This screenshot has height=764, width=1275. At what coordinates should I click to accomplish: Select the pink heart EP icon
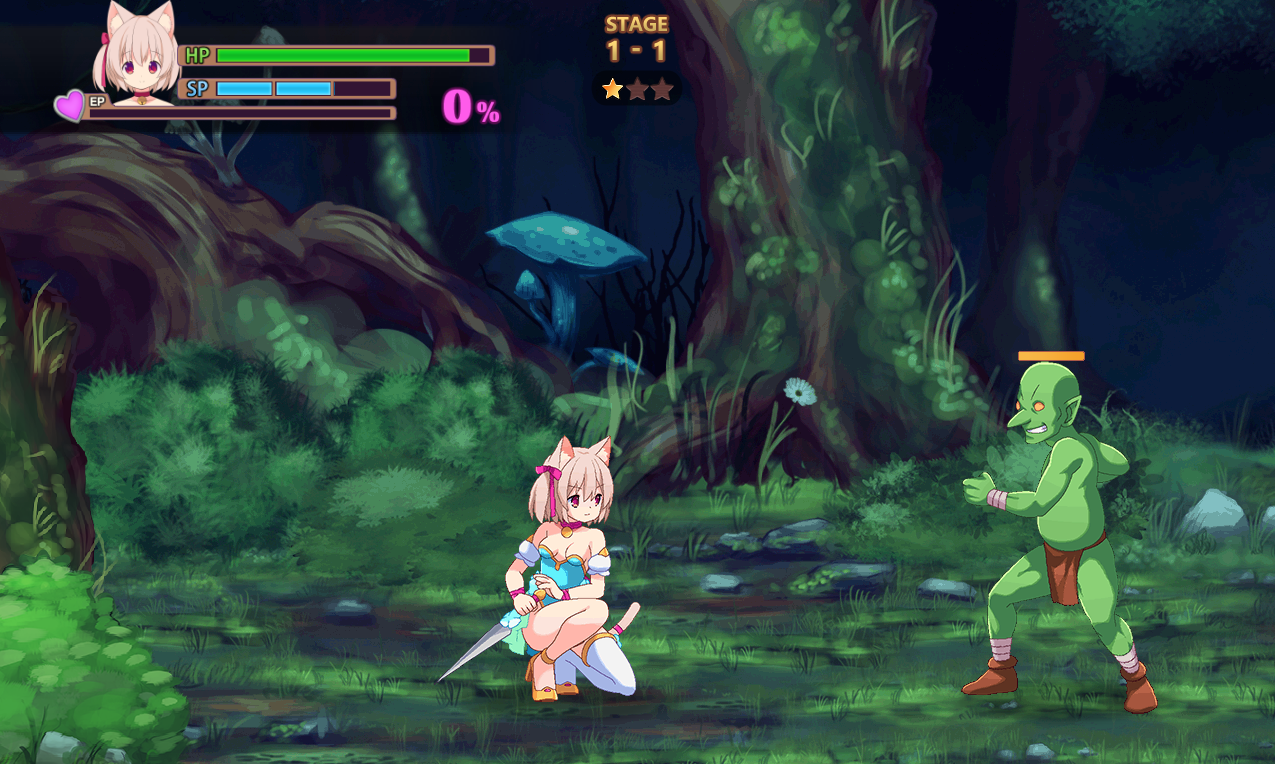coord(70,105)
